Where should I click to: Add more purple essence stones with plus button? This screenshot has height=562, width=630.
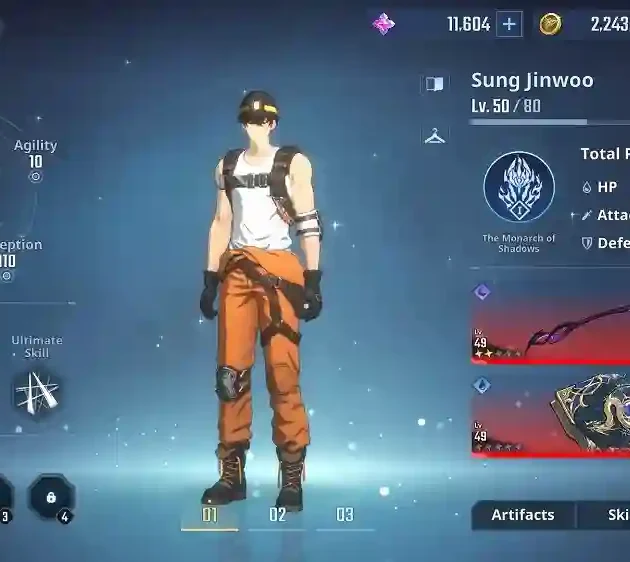(x=510, y=24)
